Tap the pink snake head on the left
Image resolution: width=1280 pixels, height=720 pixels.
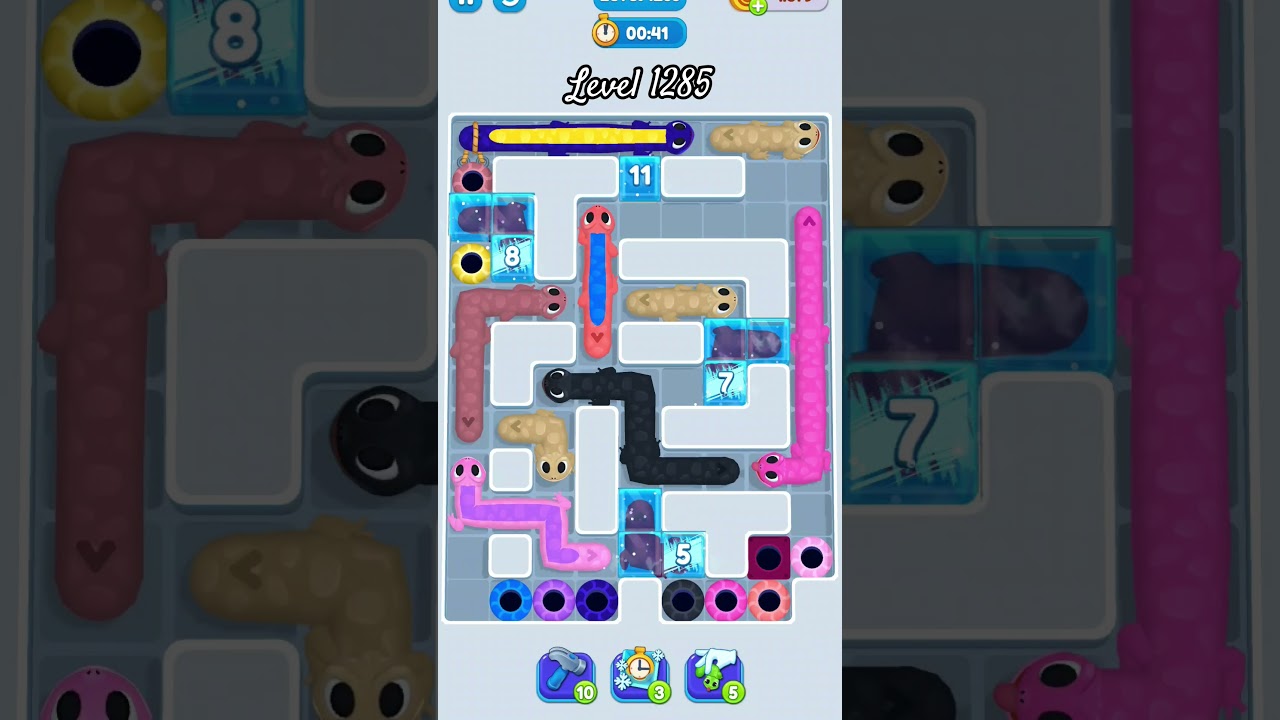pos(466,470)
